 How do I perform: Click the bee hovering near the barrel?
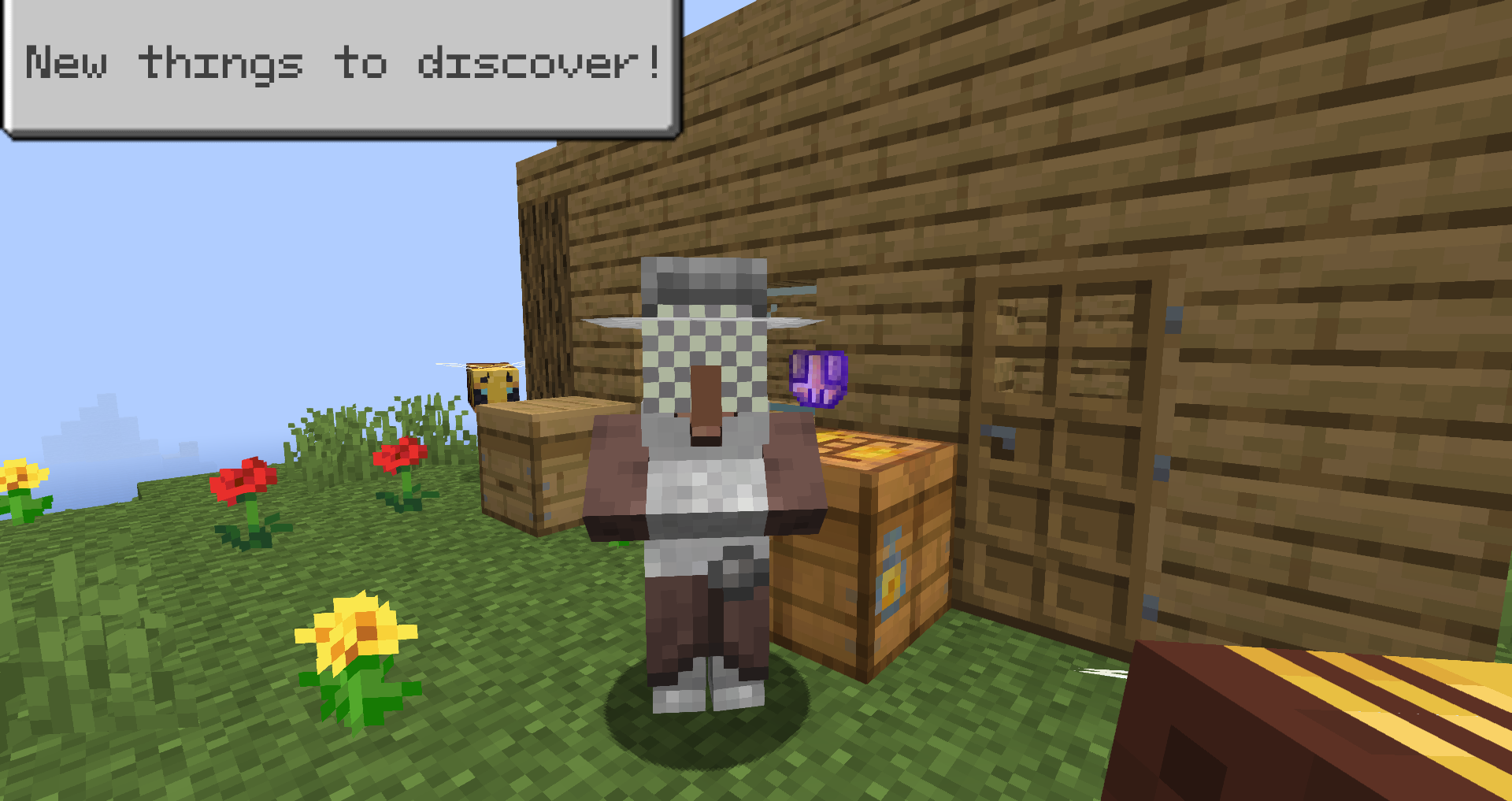click(492, 384)
